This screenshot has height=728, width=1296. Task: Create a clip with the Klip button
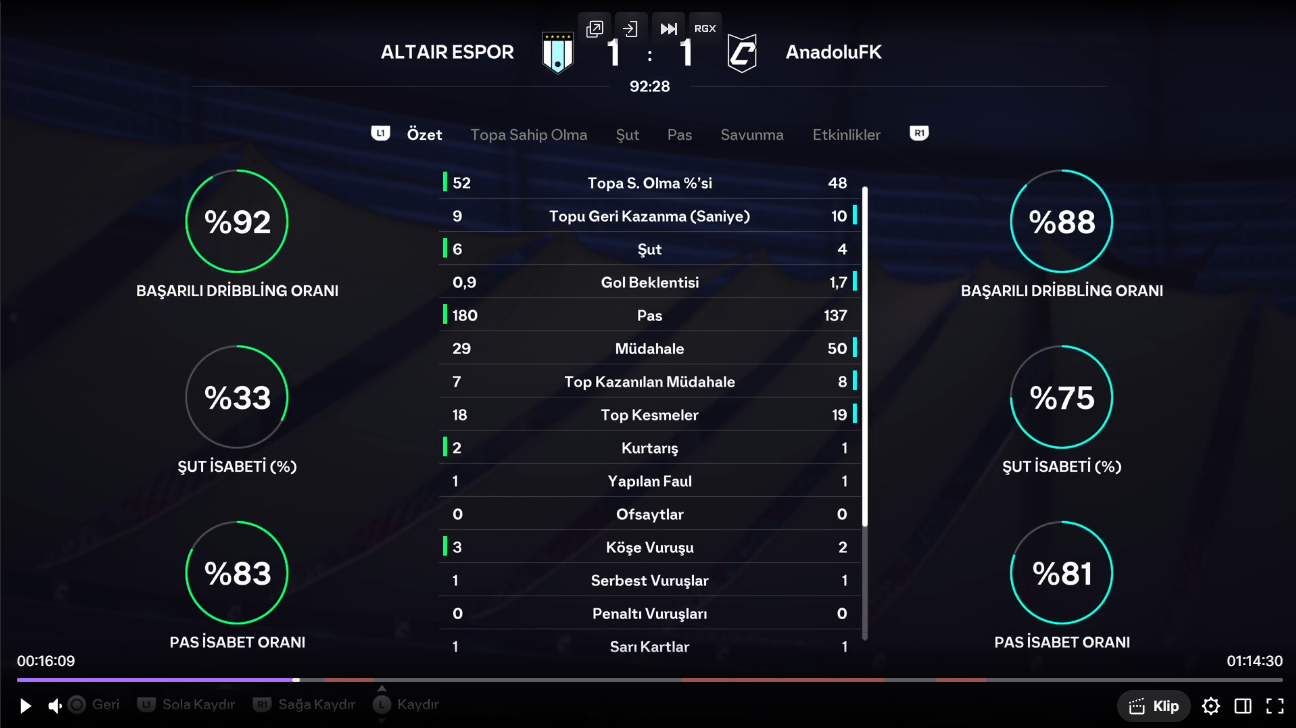pos(1154,706)
